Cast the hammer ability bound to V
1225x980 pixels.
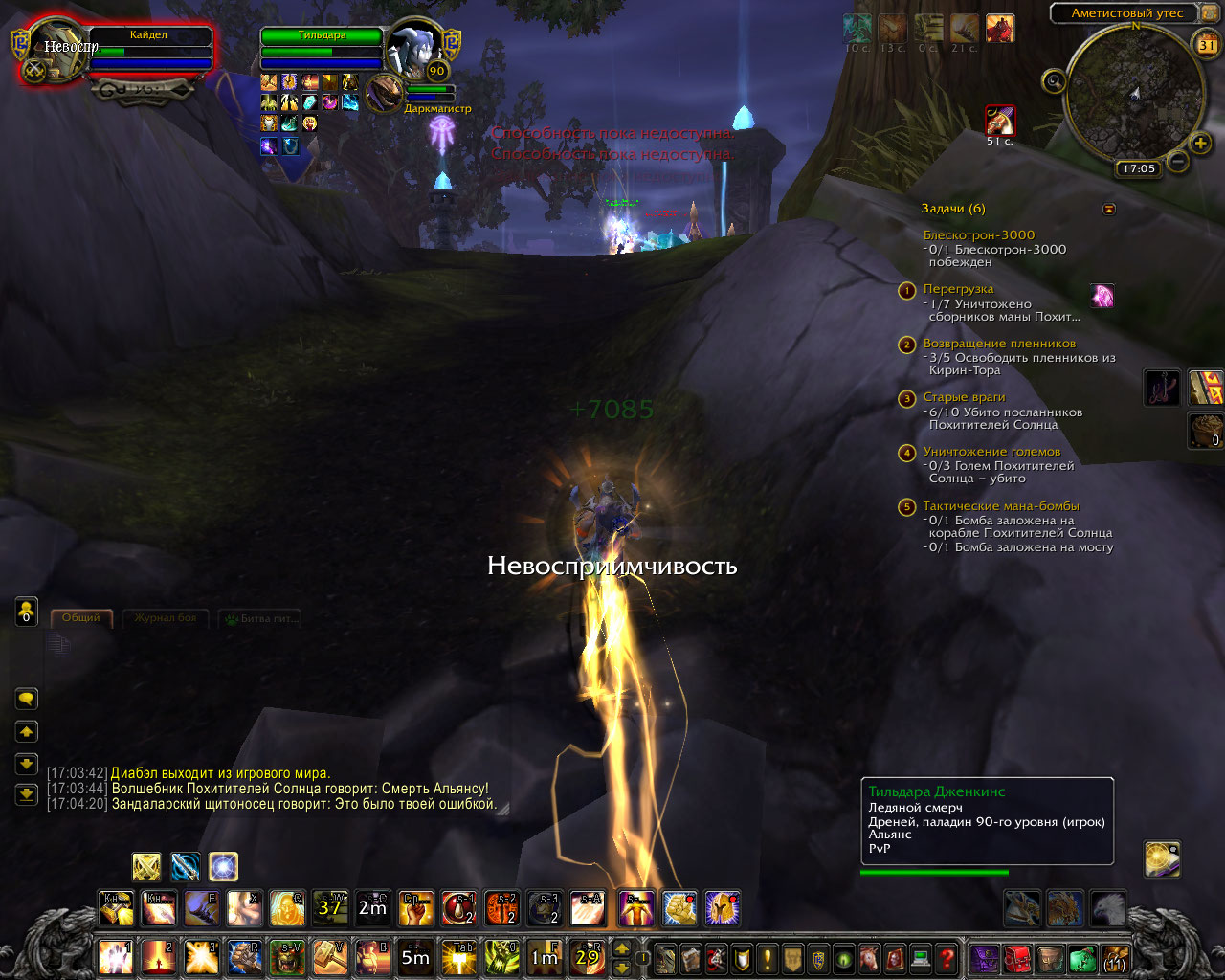[330, 956]
